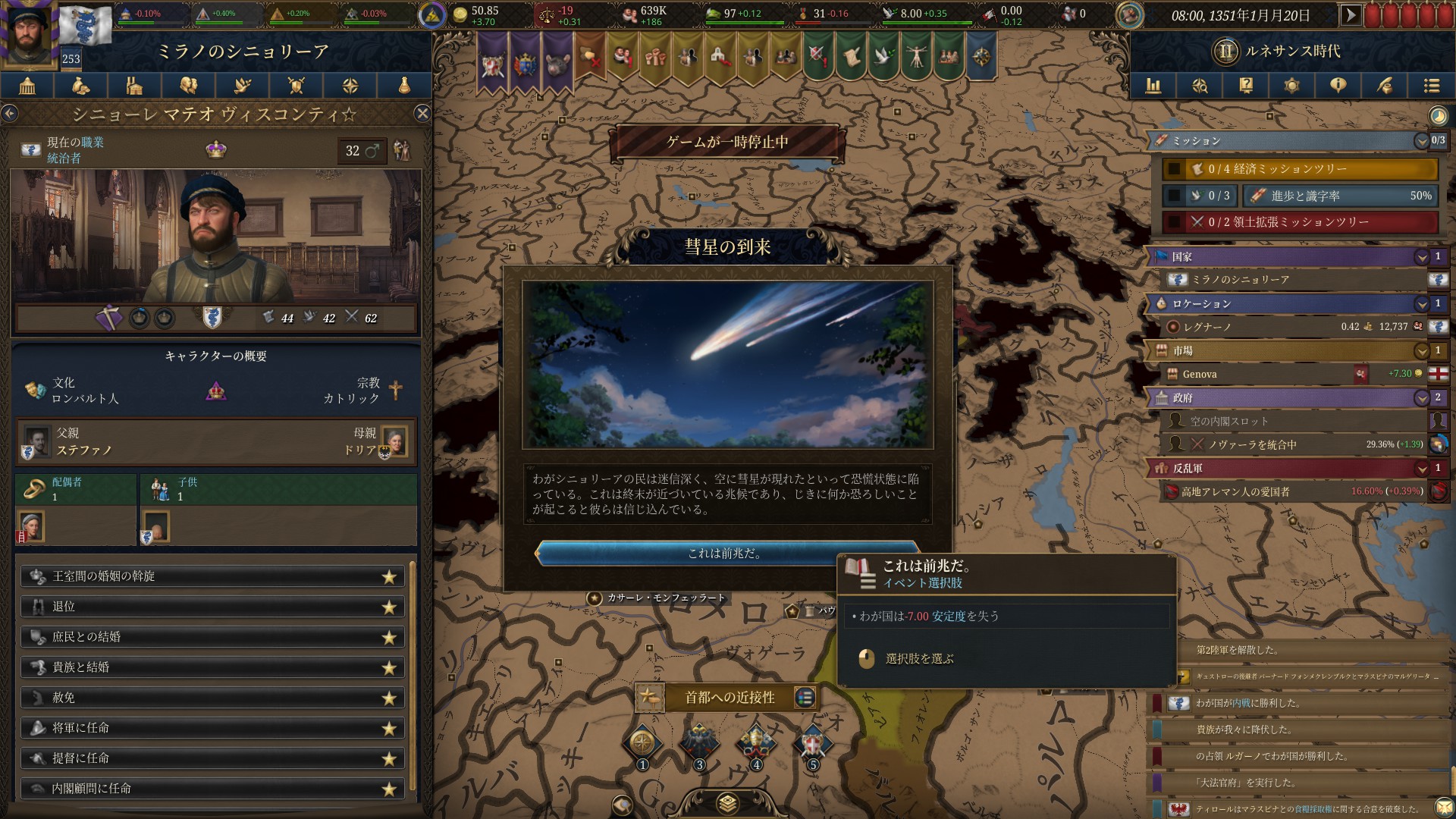1456x819 pixels.
Task: Open the economy tab with money bags icon
Action: (80, 86)
